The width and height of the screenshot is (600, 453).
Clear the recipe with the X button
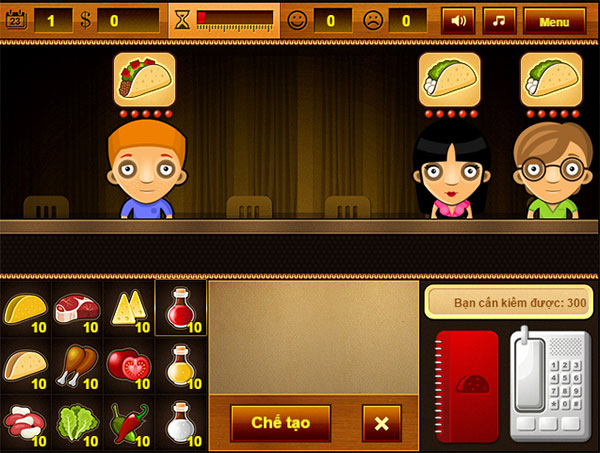tap(381, 423)
